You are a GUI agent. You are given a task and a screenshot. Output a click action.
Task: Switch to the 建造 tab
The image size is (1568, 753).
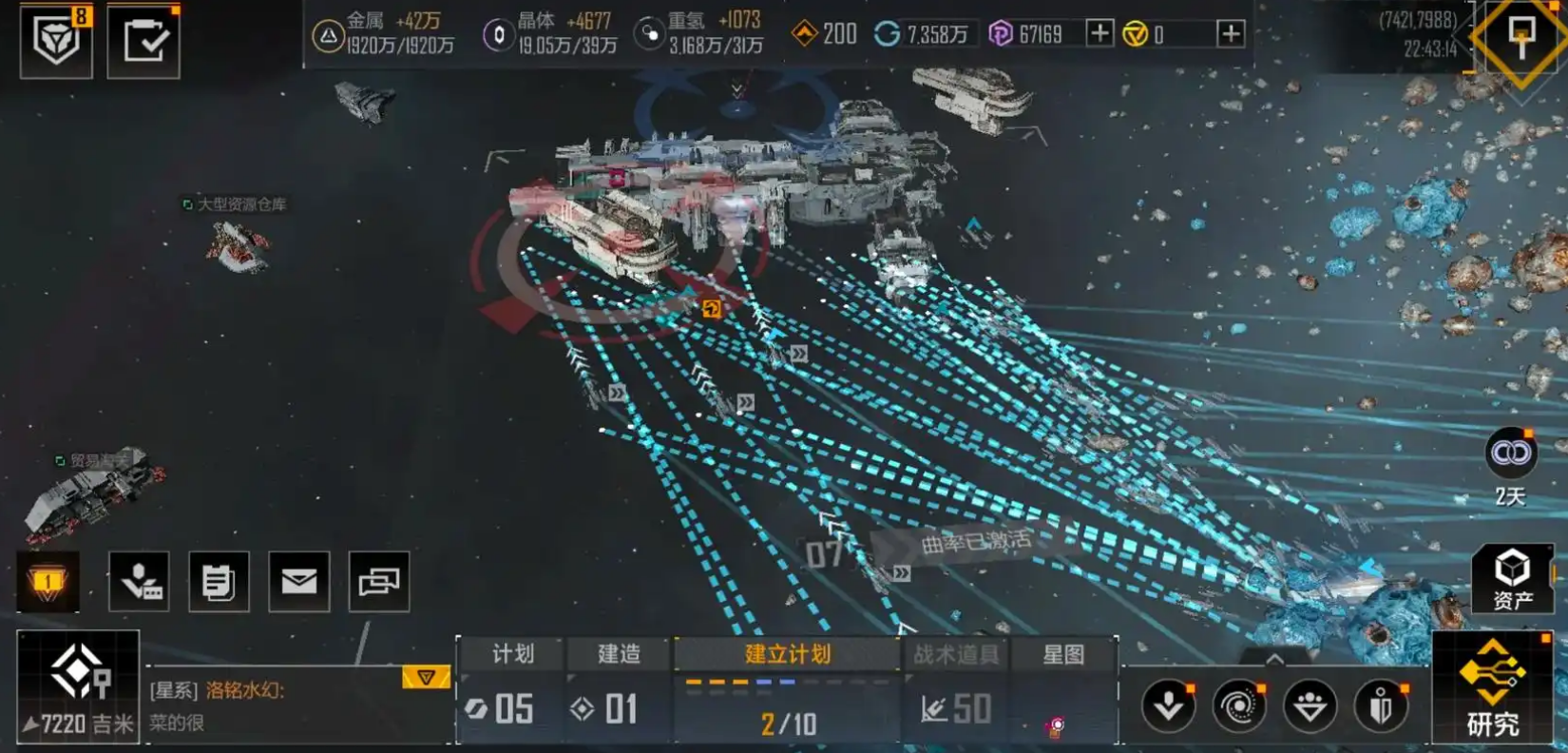[619, 654]
